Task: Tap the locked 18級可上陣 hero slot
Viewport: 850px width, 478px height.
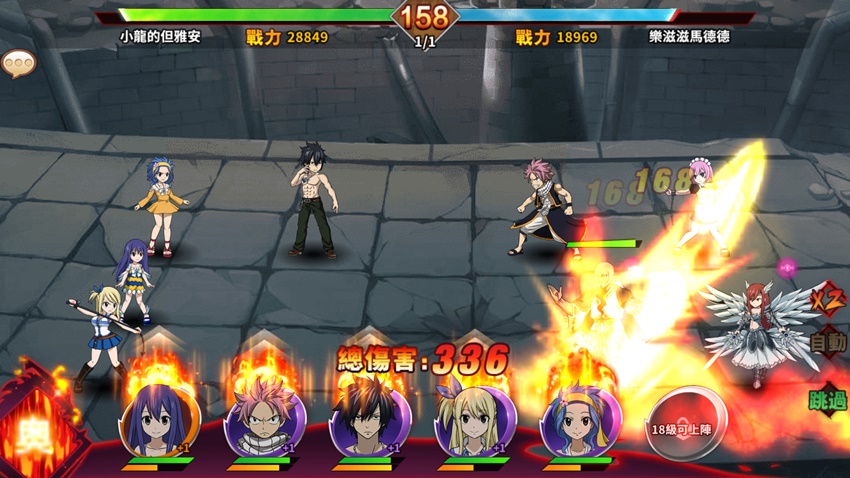Action: 689,424
